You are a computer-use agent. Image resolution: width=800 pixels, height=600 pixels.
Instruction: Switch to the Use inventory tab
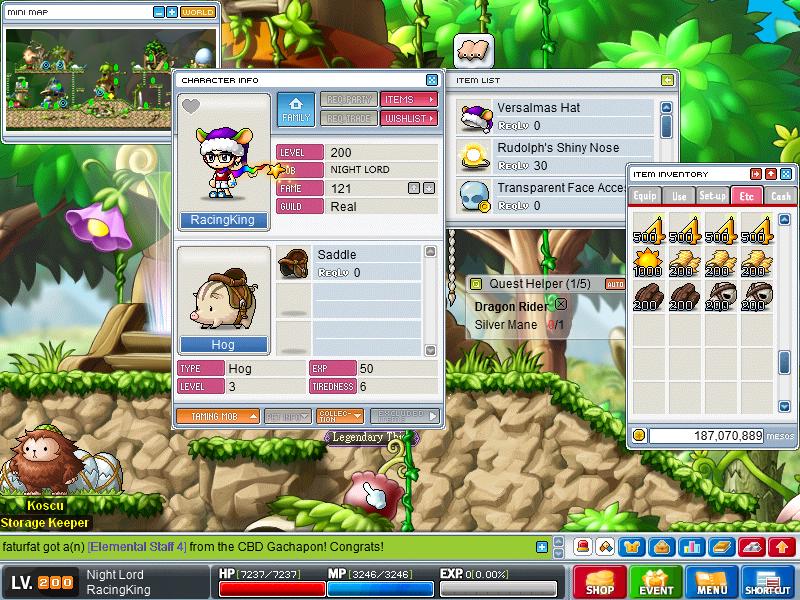click(x=679, y=196)
